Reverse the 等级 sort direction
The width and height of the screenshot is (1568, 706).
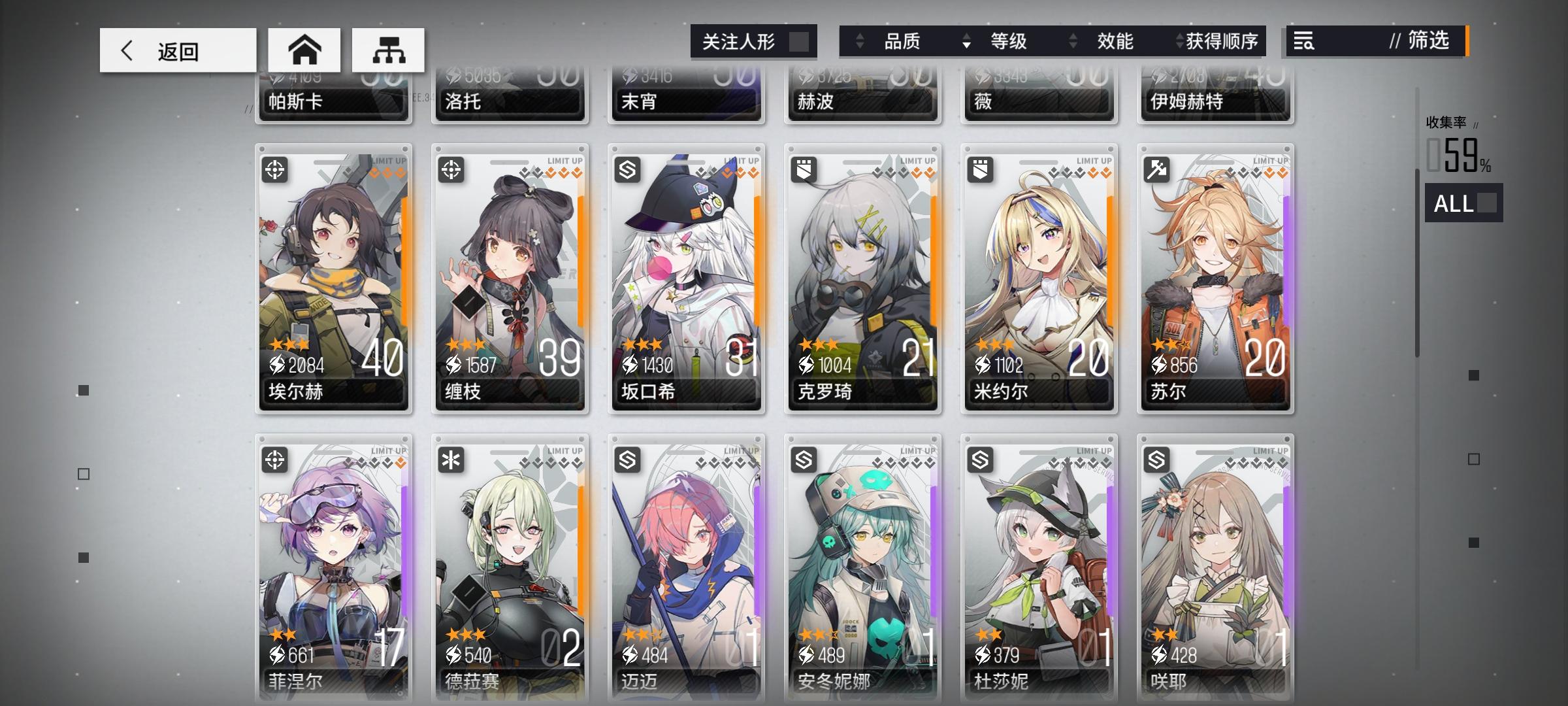966,41
